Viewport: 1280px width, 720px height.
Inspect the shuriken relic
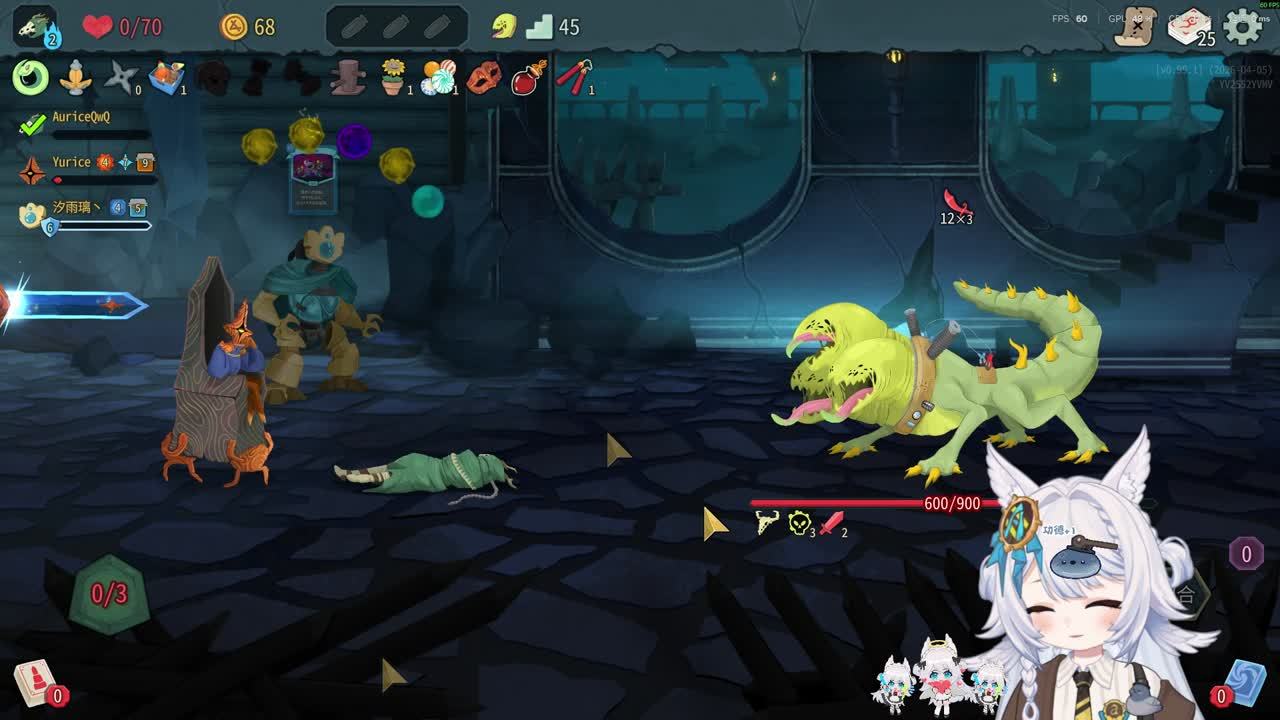click(121, 77)
